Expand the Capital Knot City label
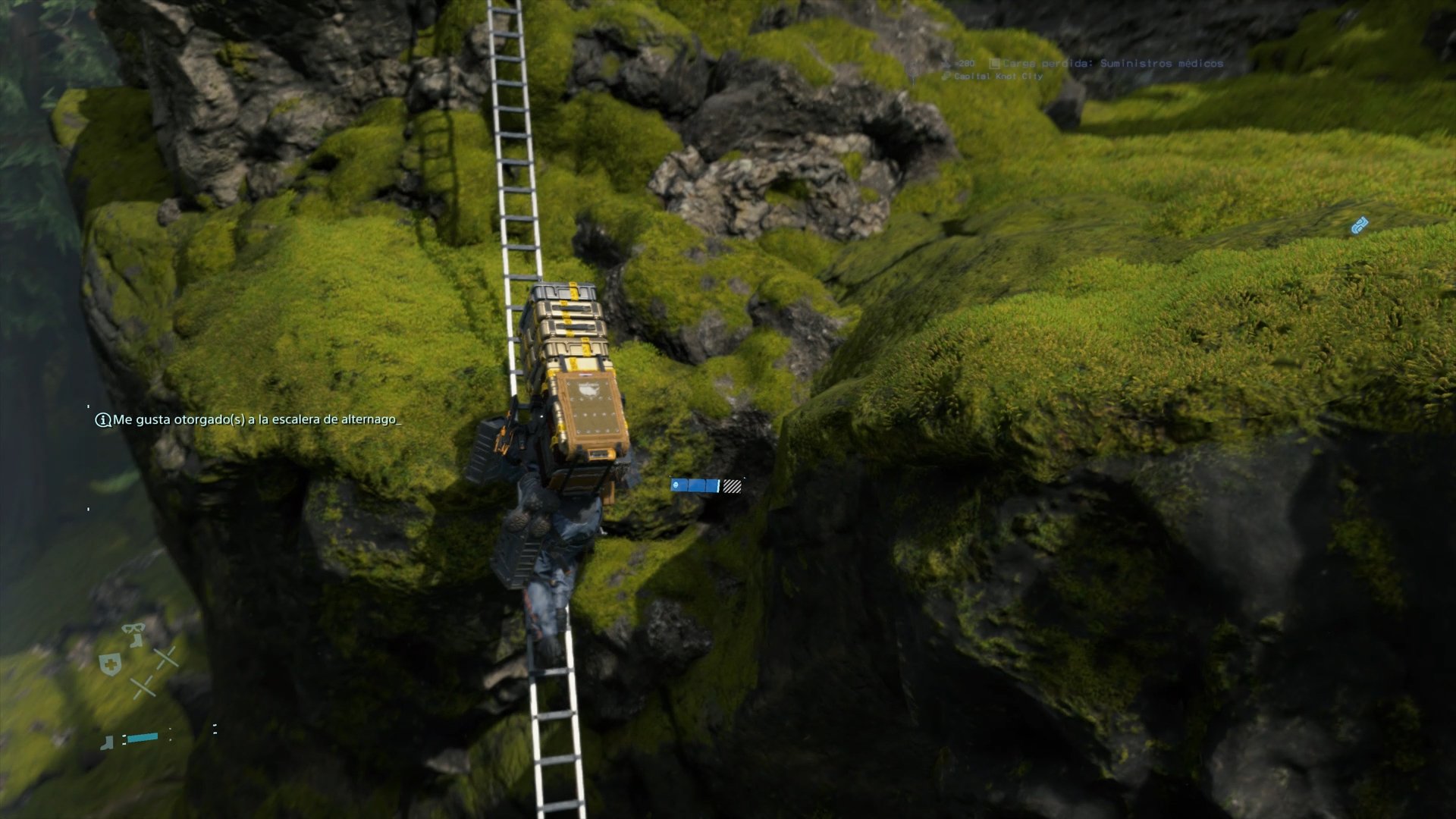Screen dimensions: 1456x819 [999, 76]
